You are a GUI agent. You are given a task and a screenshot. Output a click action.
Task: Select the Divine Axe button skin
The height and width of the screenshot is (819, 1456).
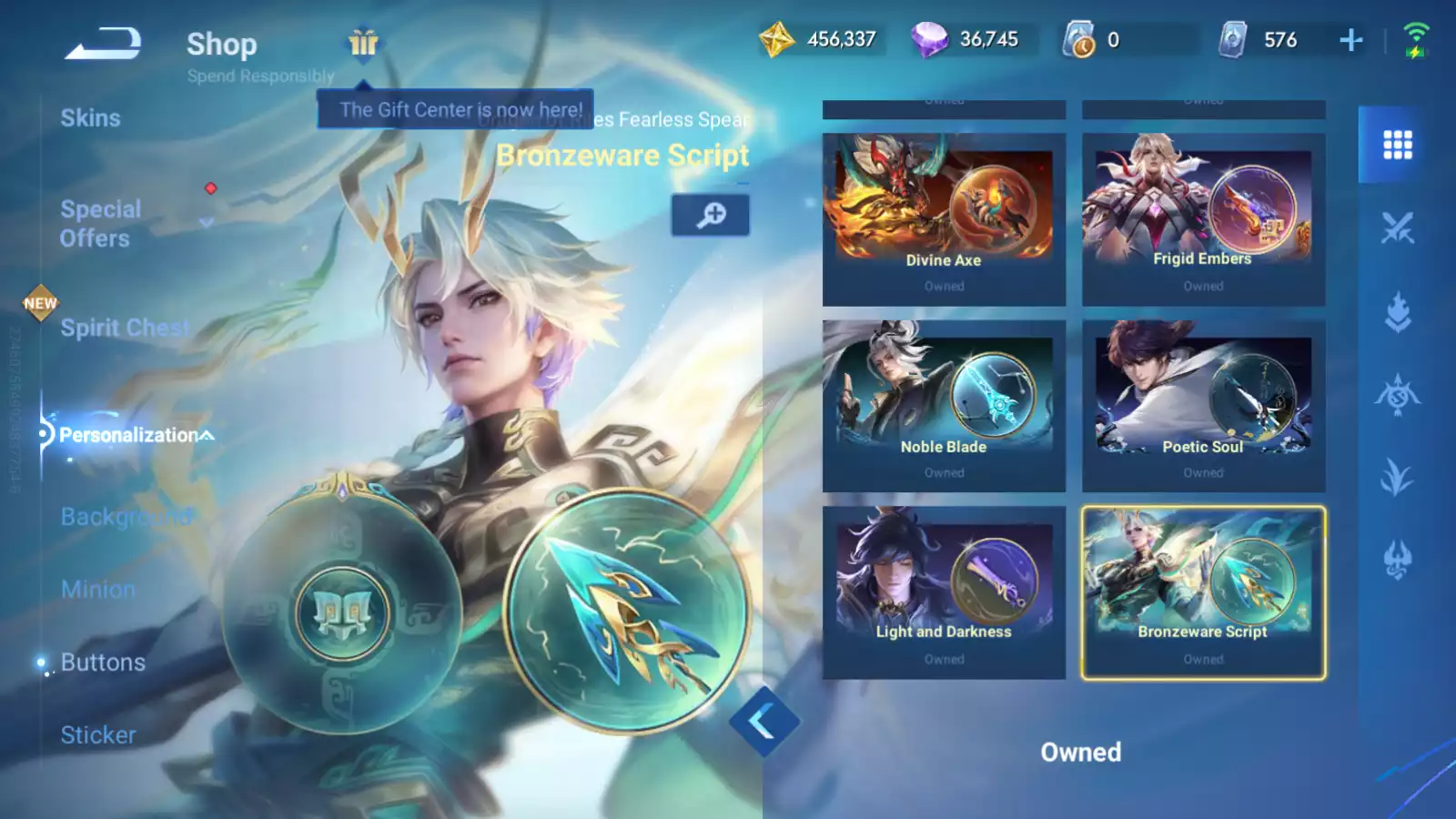(x=944, y=219)
